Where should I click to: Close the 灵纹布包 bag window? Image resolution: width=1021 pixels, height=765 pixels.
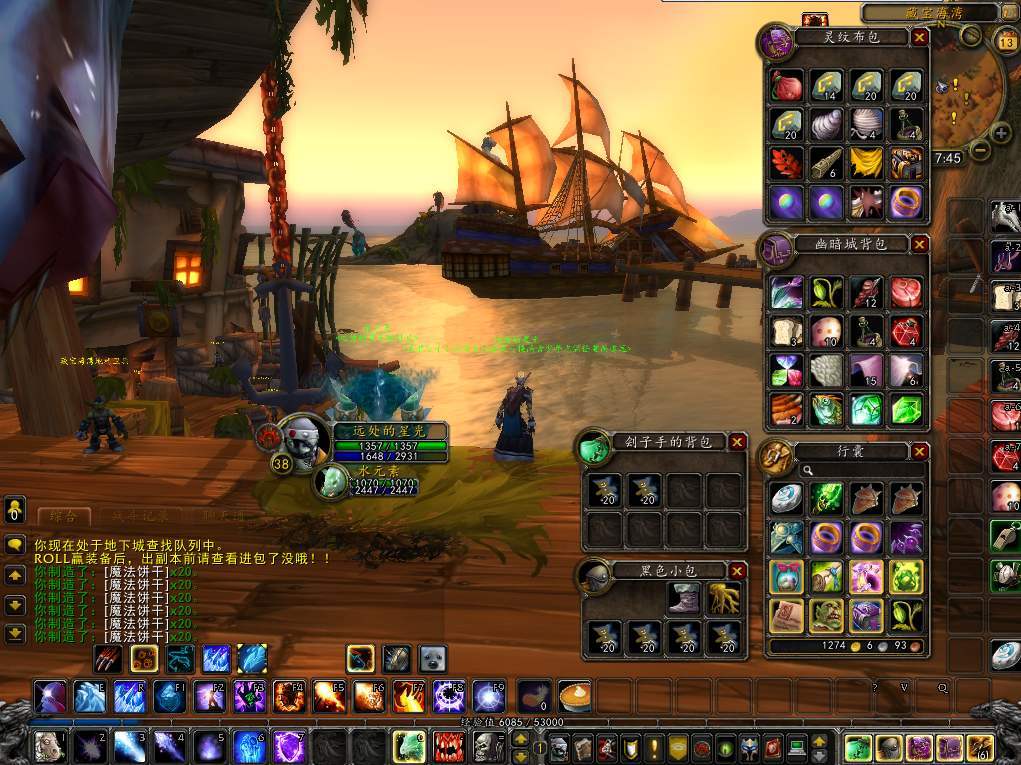(x=920, y=38)
